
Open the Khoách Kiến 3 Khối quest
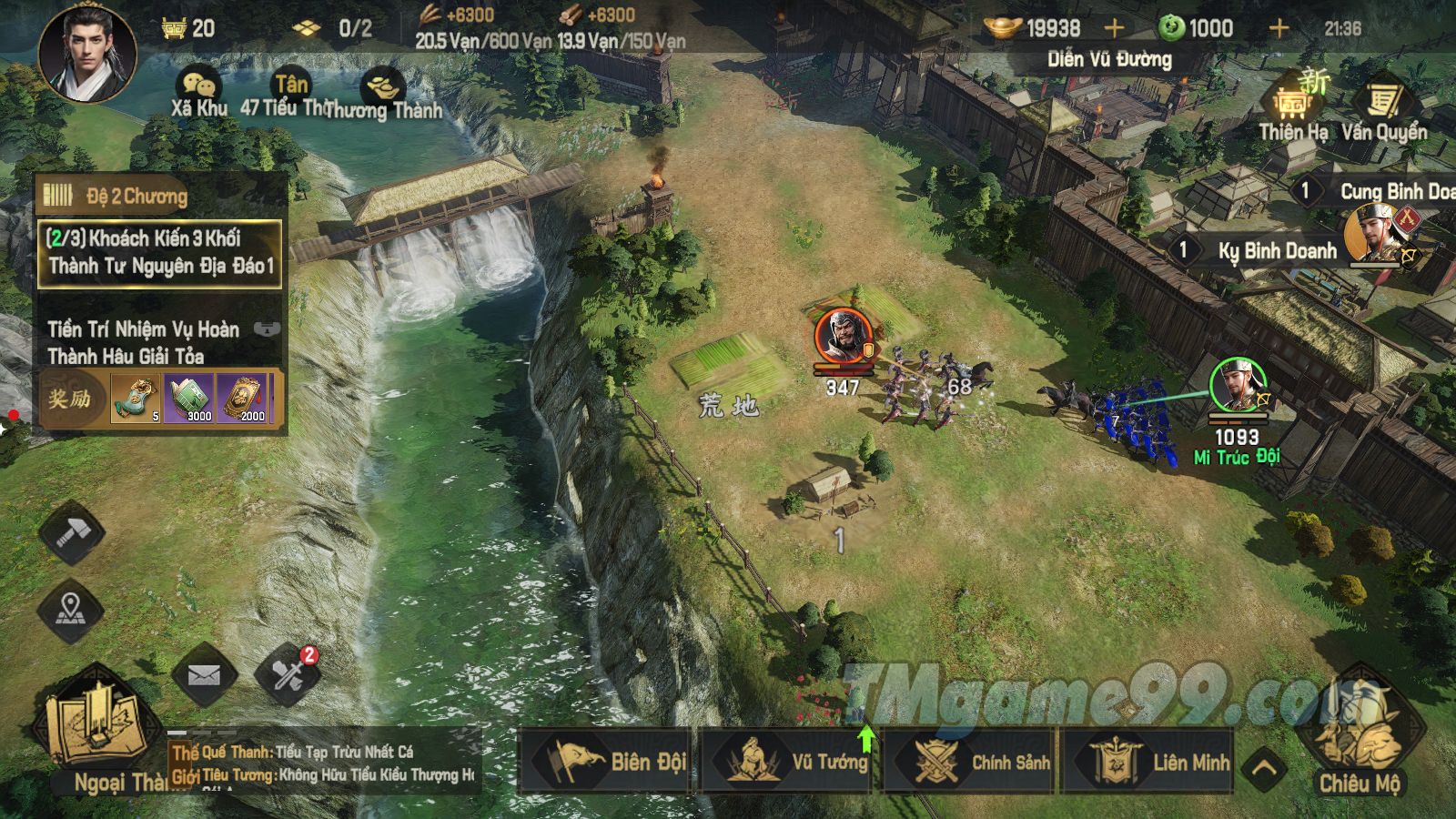coord(159,253)
